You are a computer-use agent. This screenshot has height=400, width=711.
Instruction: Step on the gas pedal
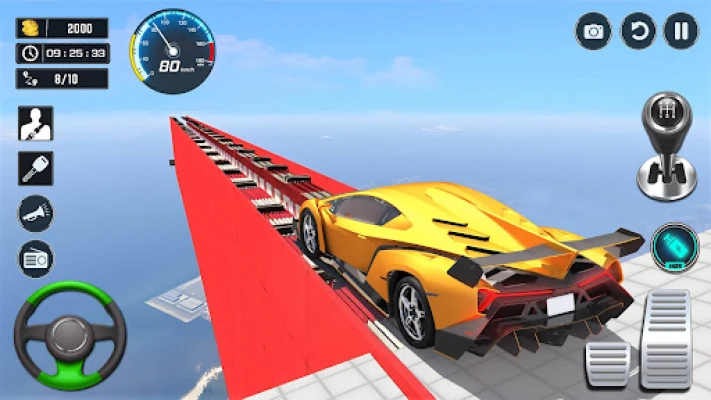(x=666, y=338)
